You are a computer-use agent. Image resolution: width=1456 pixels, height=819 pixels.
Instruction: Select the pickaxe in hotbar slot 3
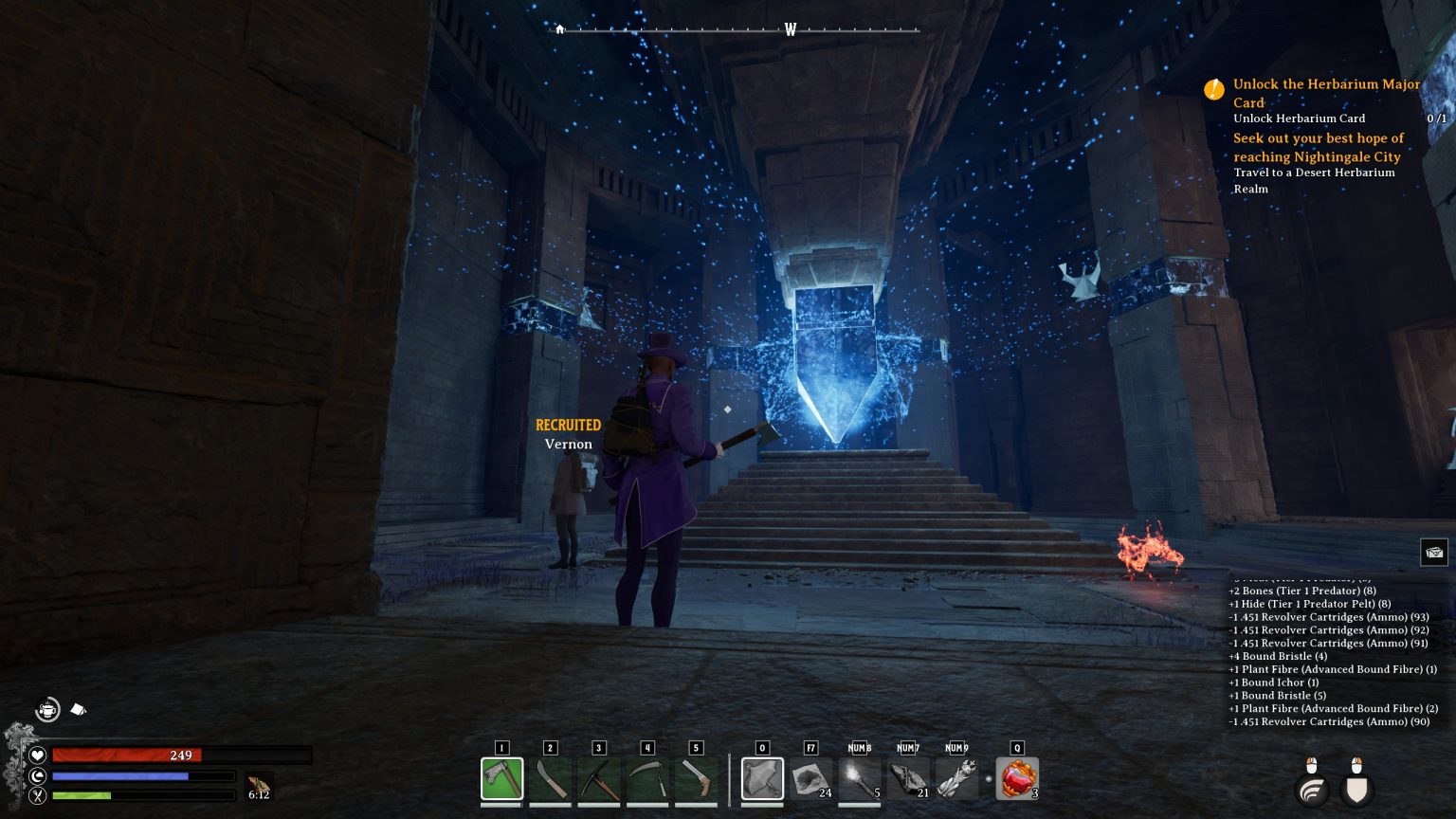pos(599,777)
